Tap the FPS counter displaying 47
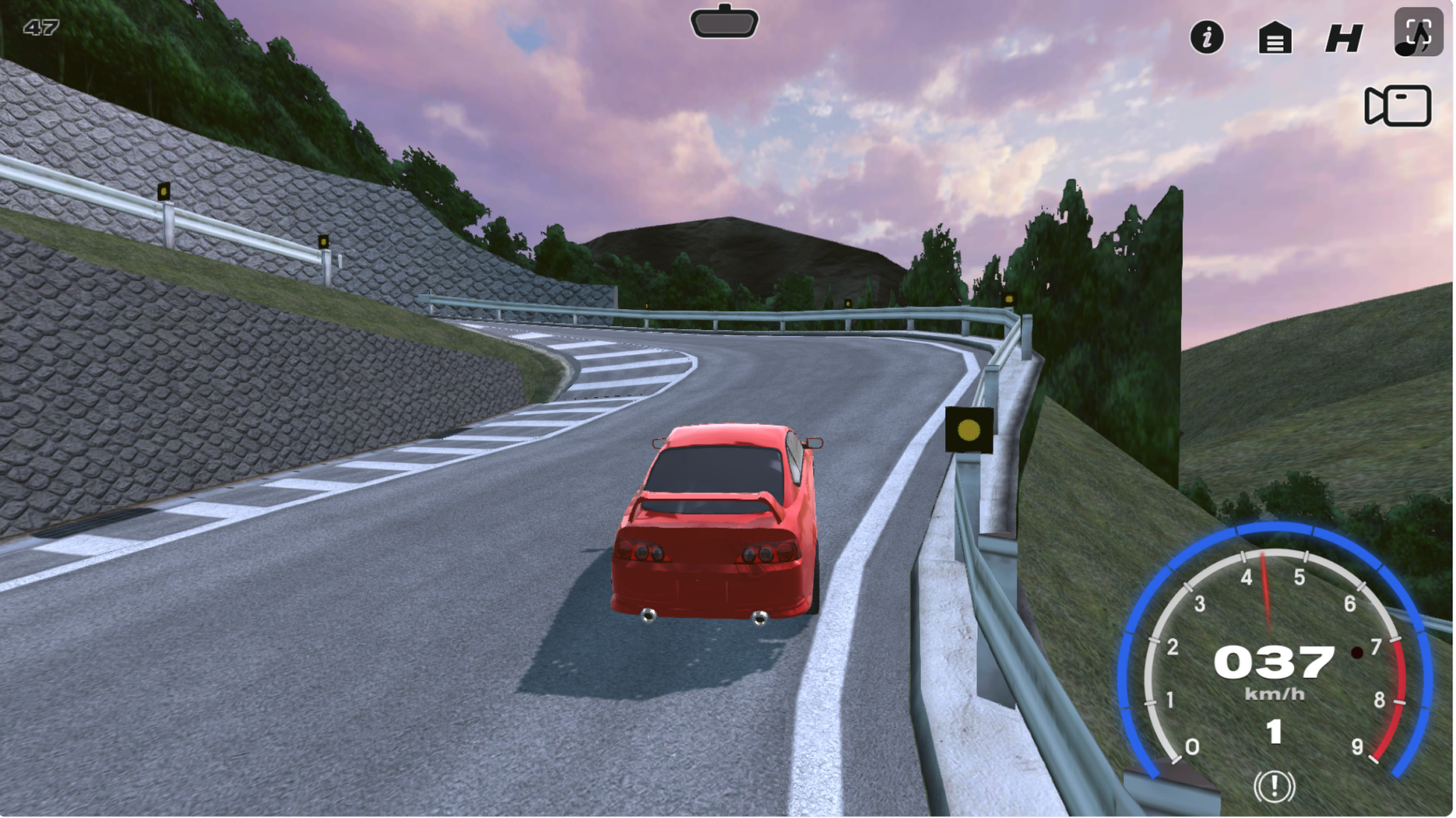The height and width of the screenshot is (818, 1456). pyautogui.click(x=41, y=28)
